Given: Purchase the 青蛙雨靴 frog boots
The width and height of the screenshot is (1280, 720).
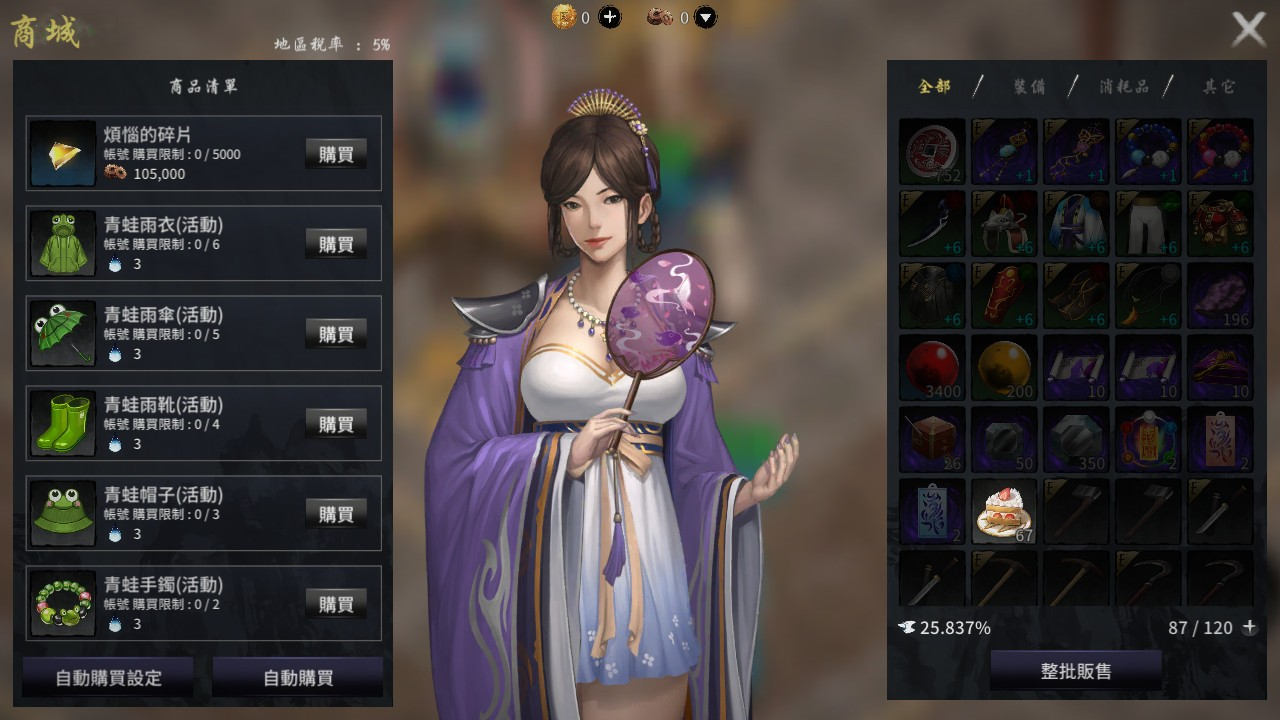Looking at the screenshot, I should click(336, 423).
